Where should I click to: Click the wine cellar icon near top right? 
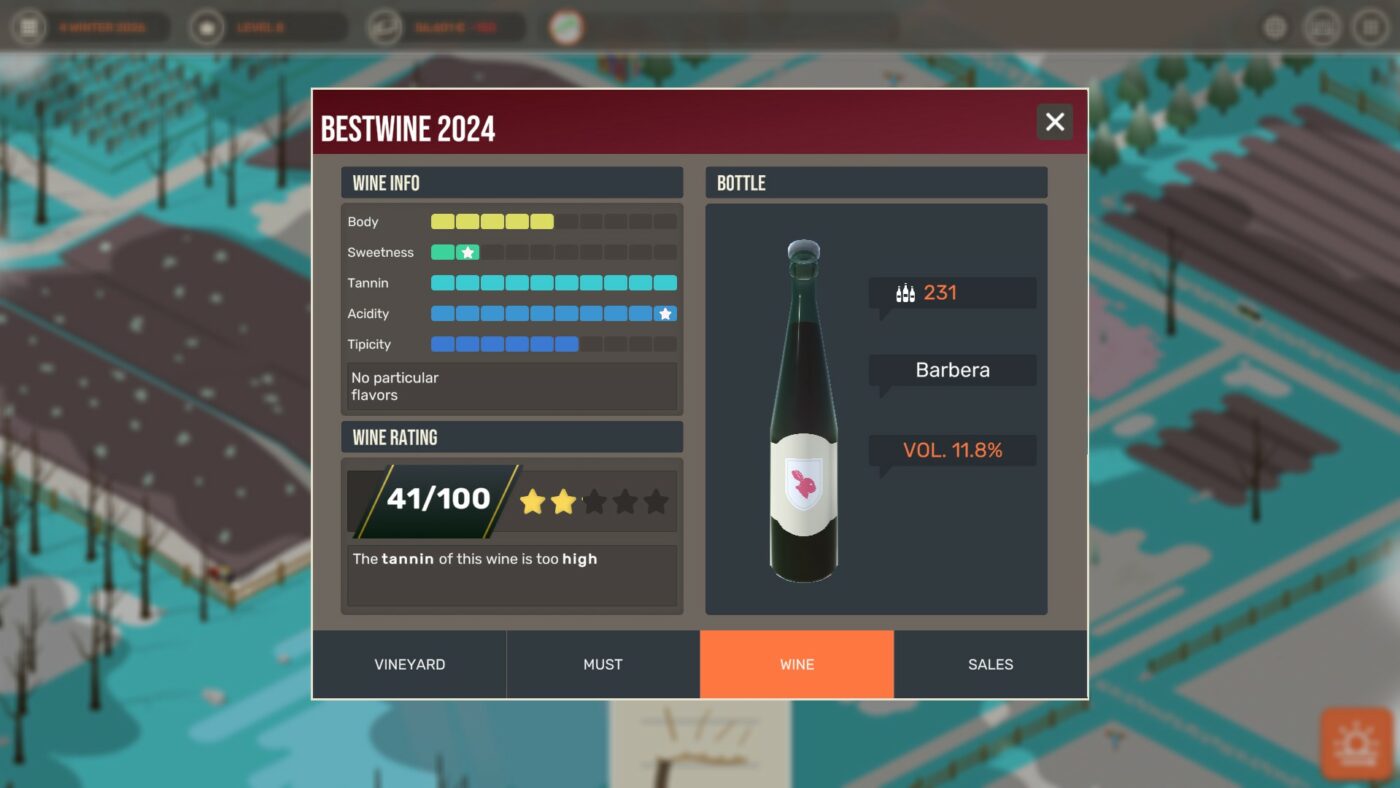click(x=1322, y=26)
